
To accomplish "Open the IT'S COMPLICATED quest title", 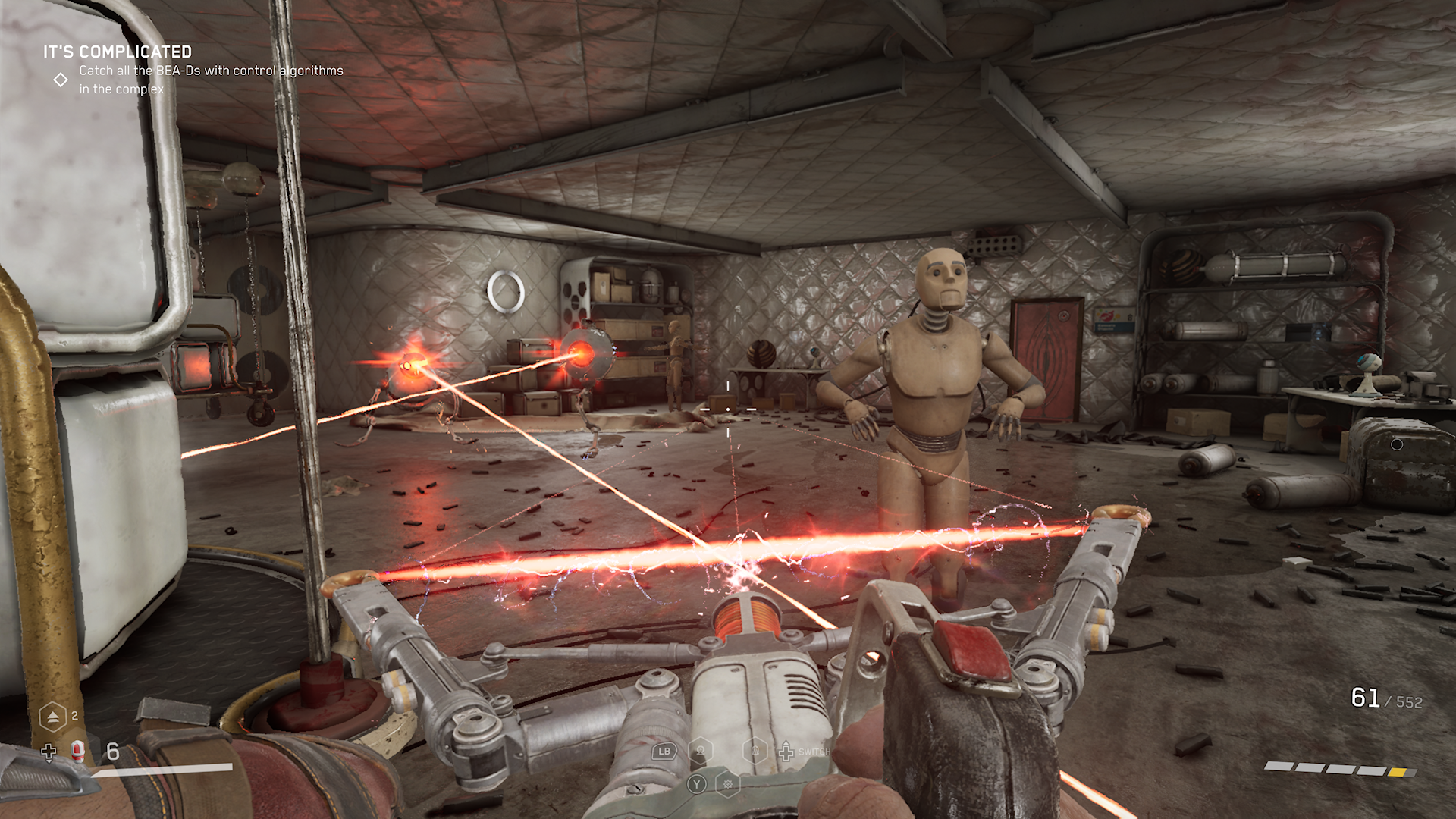I will click(118, 53).
